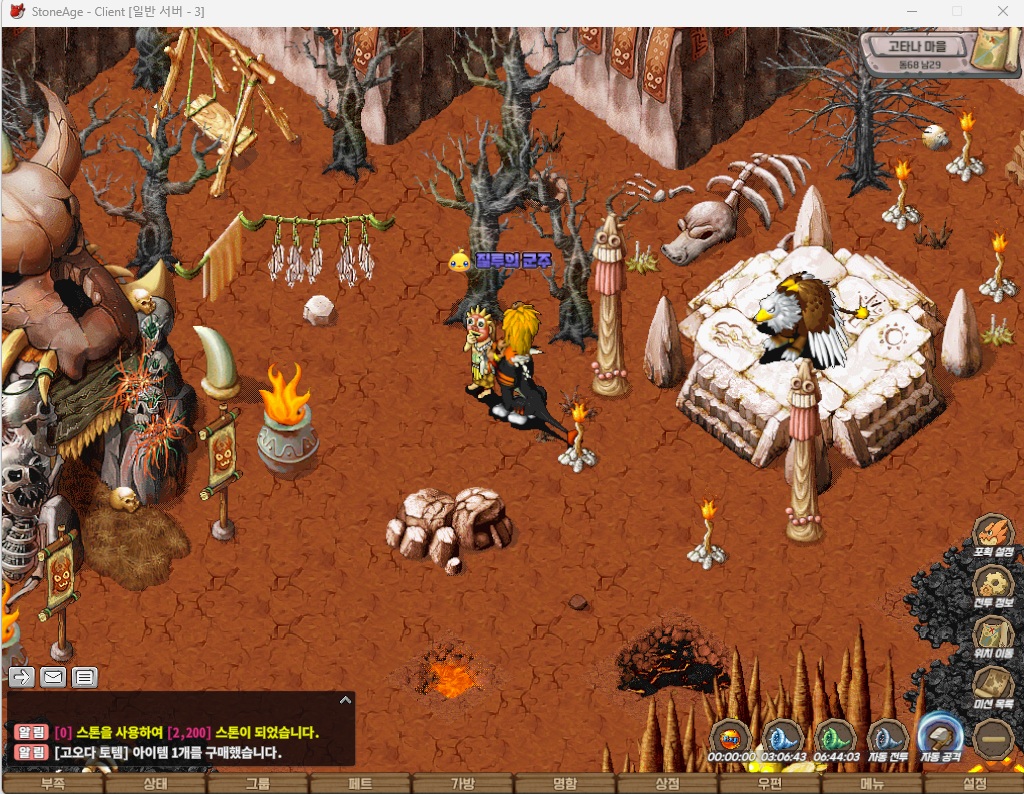Toggle 자동 공격 auto attack
1024x794 pixels.
point(940,739)
